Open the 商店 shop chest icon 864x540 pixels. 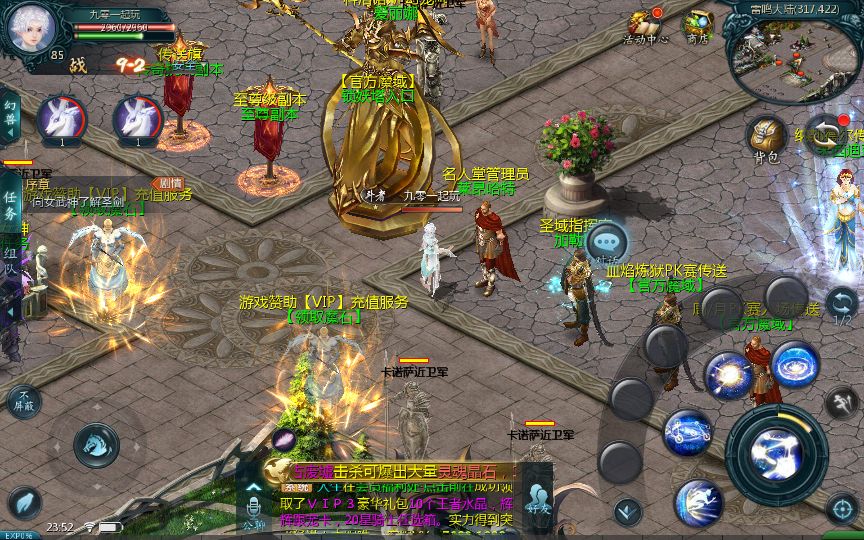(698, 25)
